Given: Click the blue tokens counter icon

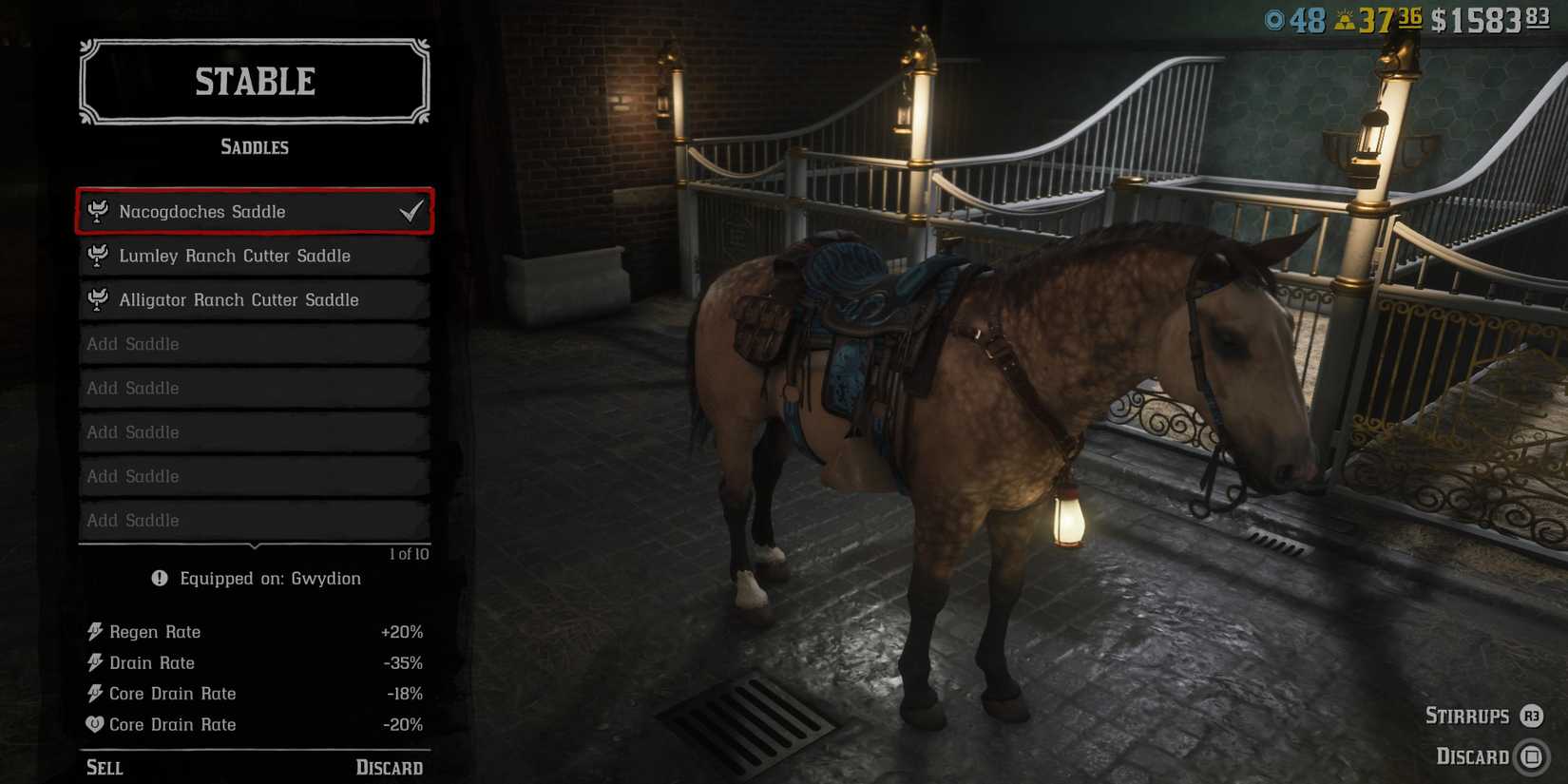Looking at the screenshot, I should pos(1274,17).
